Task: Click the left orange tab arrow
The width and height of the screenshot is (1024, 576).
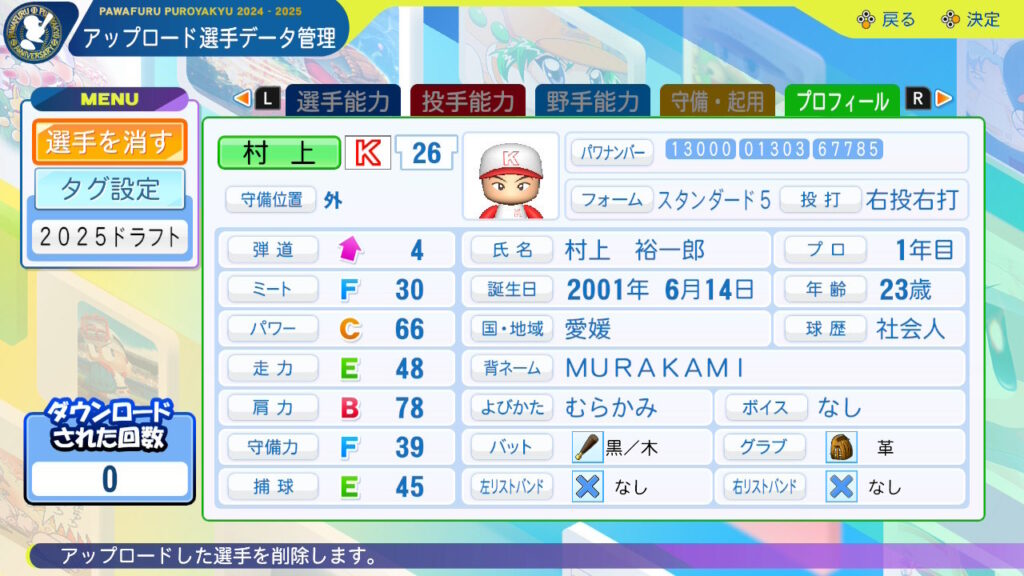Action: (241, 98)
